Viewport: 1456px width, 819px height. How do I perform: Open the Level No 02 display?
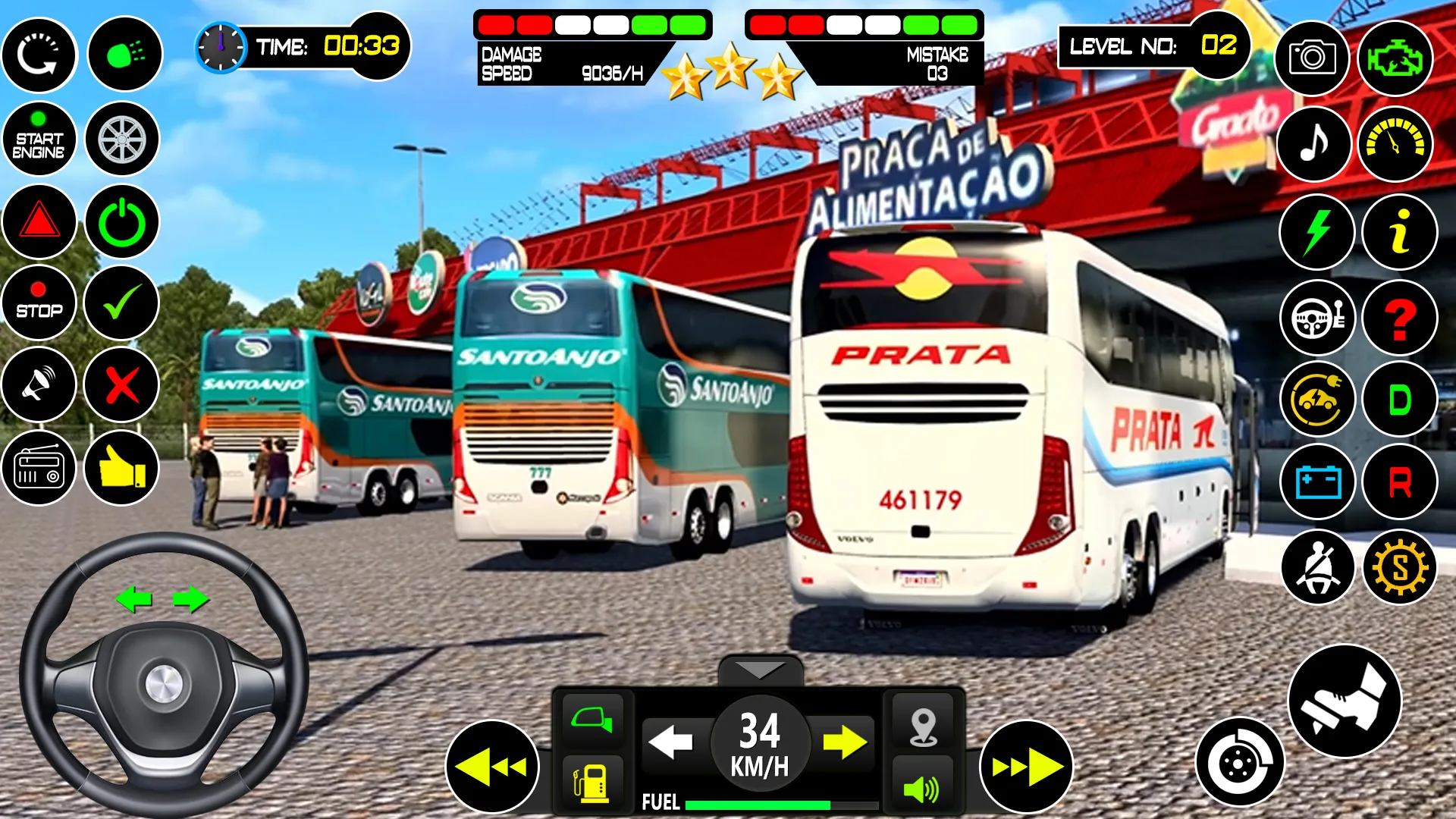pyautogui.click(x=1155, y=45)
